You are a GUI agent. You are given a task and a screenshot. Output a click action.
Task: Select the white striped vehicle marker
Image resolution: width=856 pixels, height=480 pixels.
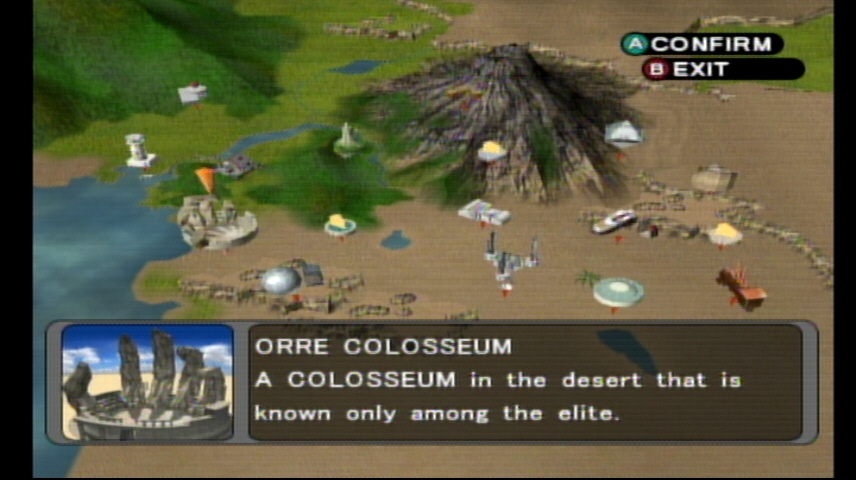[614, 221]
